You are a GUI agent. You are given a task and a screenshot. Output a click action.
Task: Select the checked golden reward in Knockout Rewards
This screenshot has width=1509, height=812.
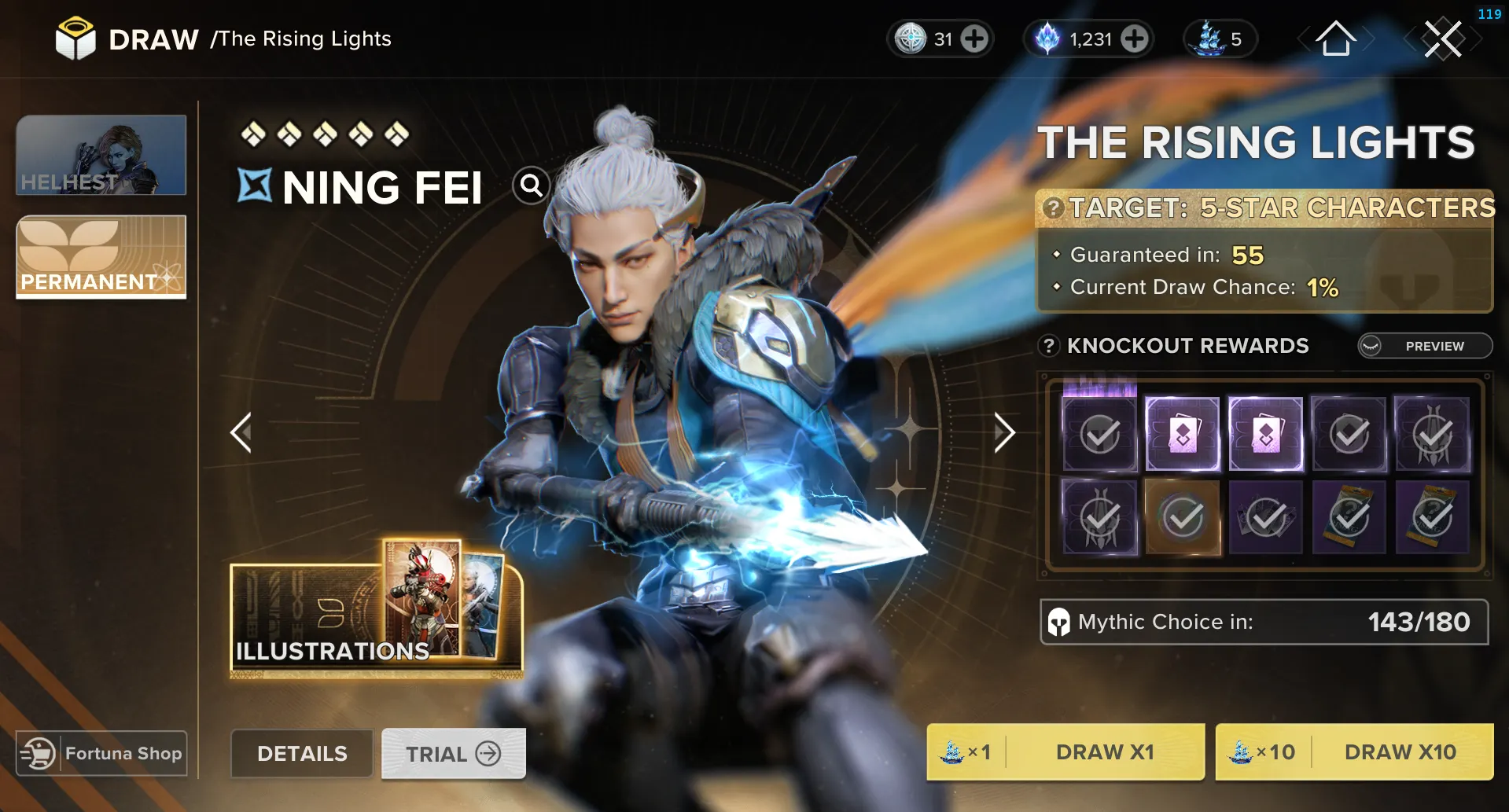[x=1183, y=517]
